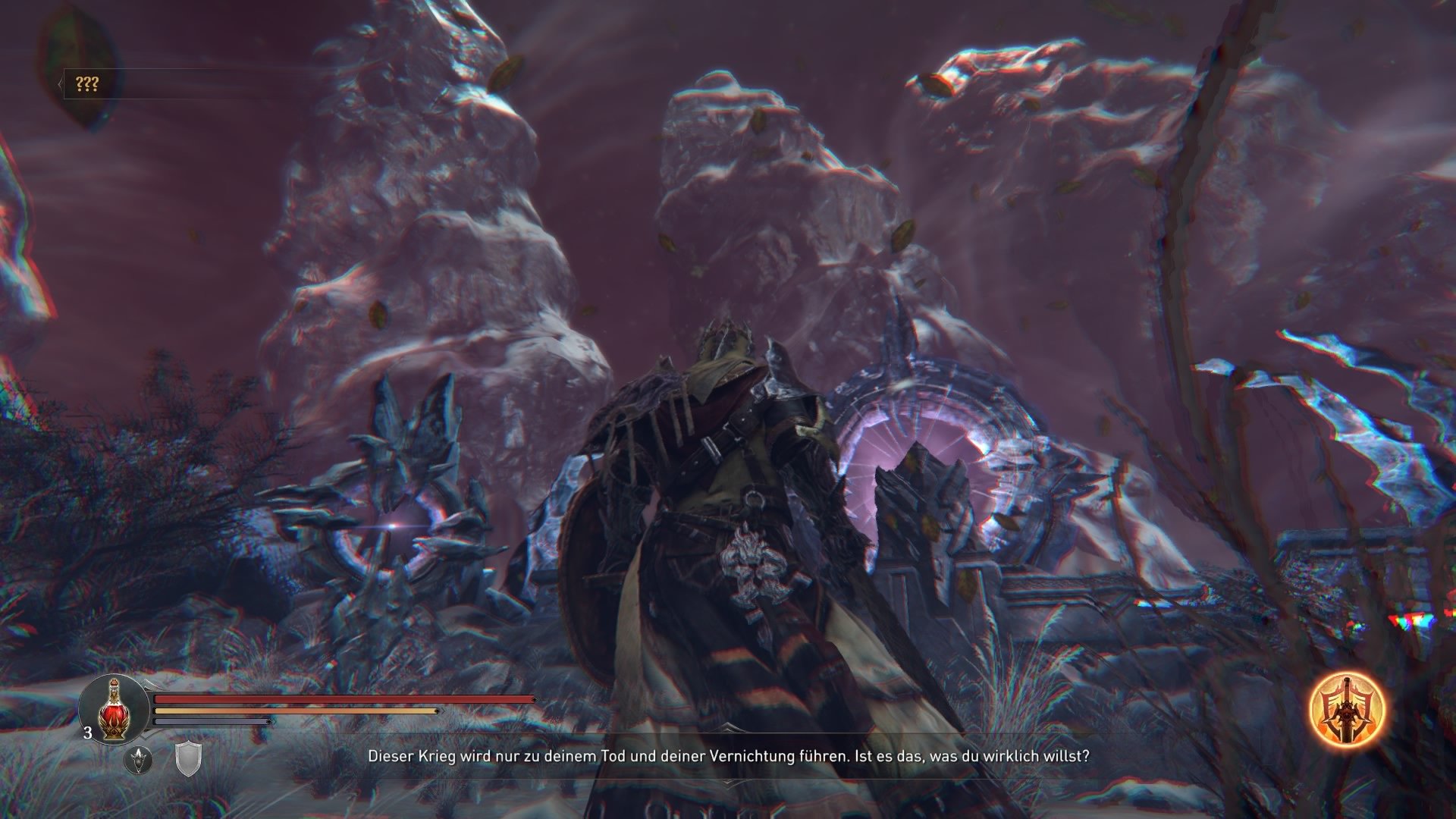This screenshot has height=819, width=1456.
Task: Select the flask charge counter showing 3
Action: [x=86, y=733]
